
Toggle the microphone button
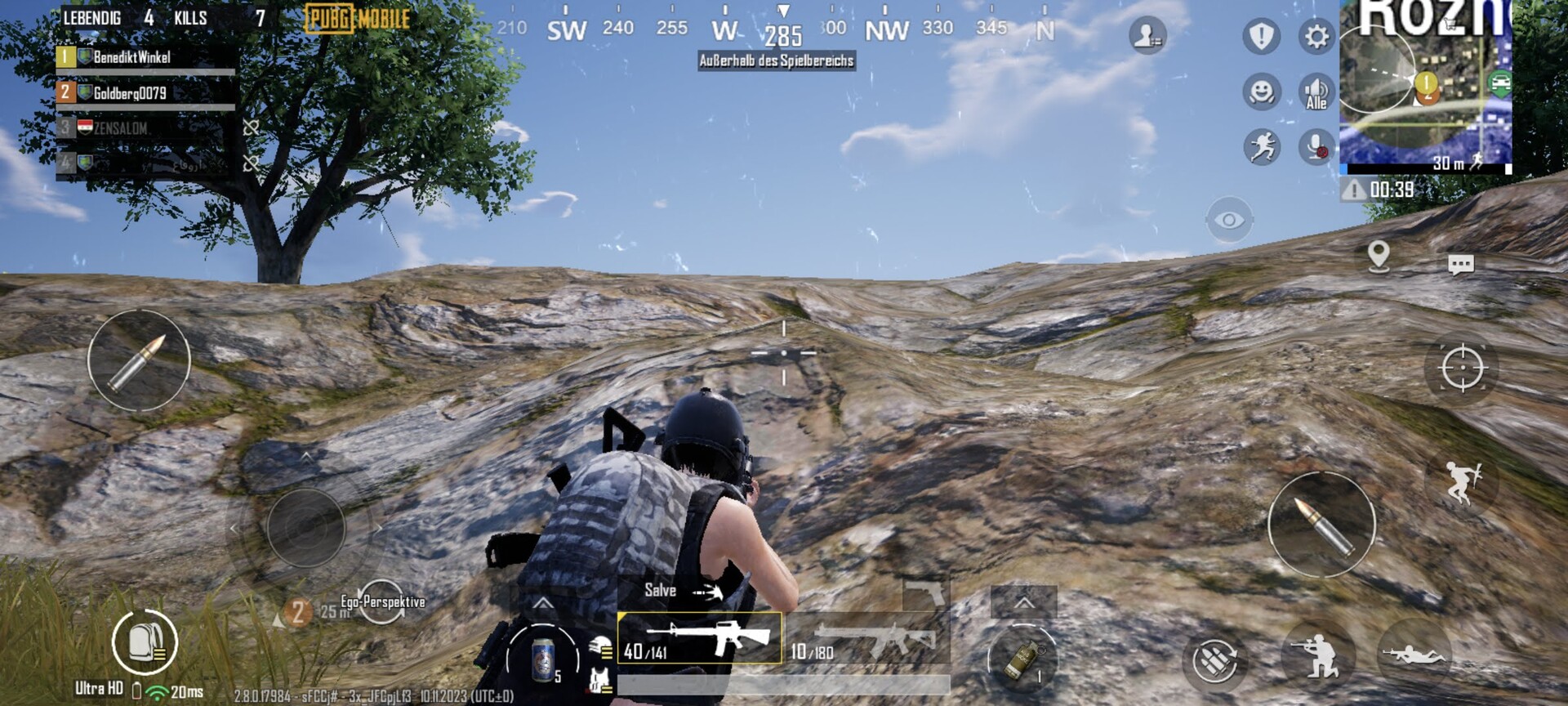click(x=1316, y=147)
